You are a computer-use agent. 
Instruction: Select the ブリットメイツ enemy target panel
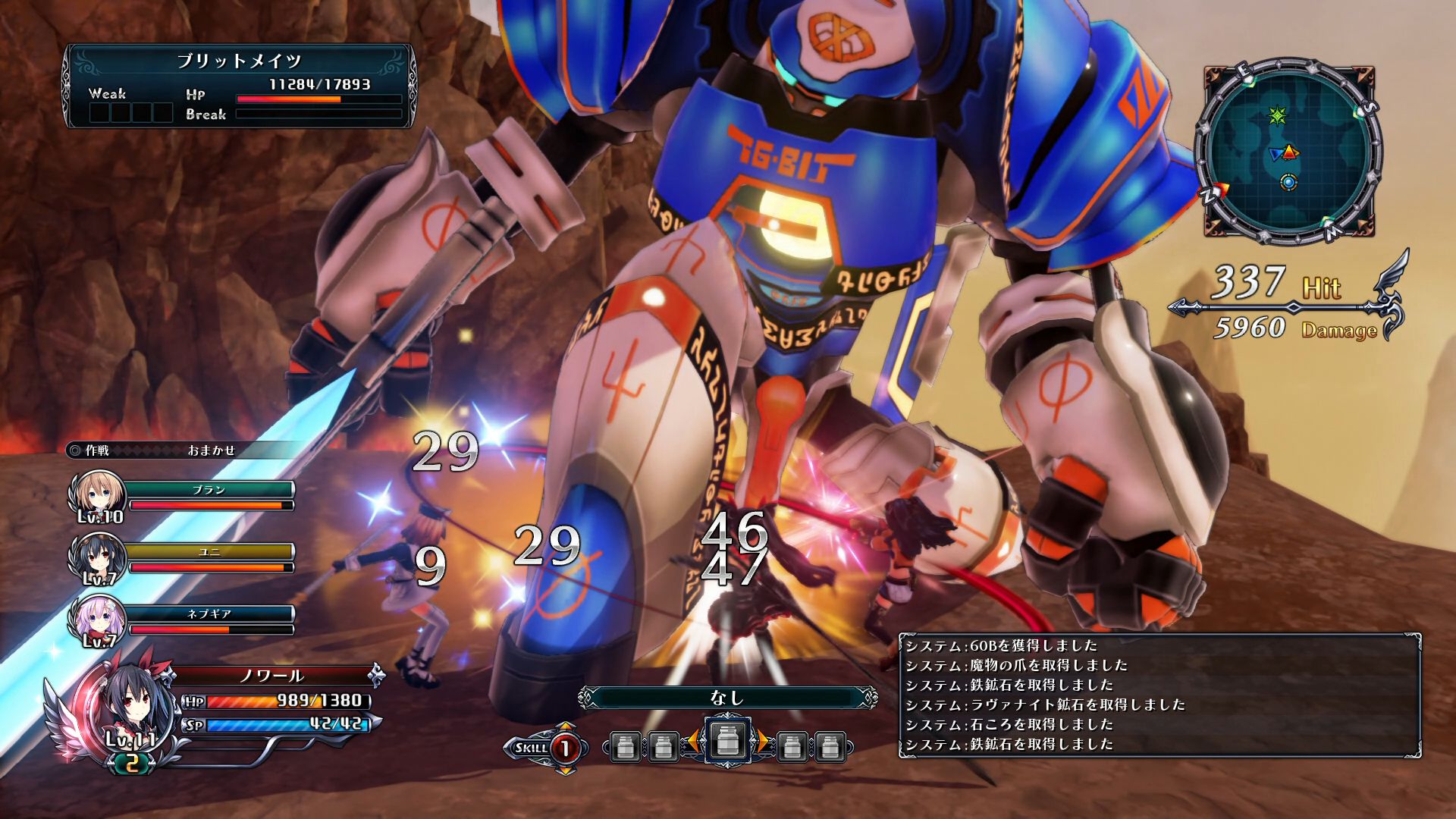point(240,86)
